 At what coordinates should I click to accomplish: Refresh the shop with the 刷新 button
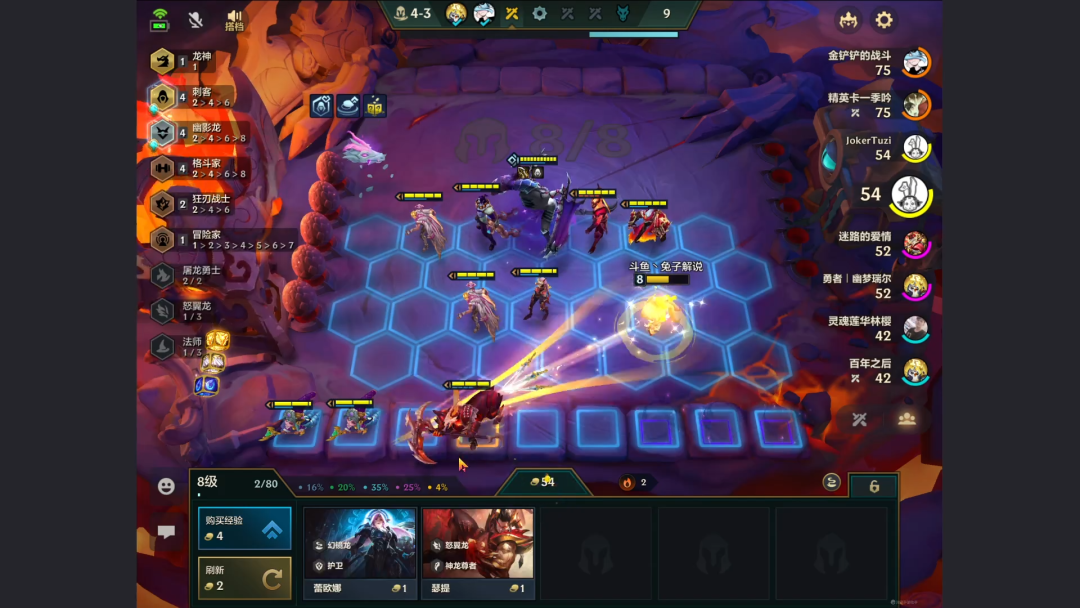[x=244, y=578]
